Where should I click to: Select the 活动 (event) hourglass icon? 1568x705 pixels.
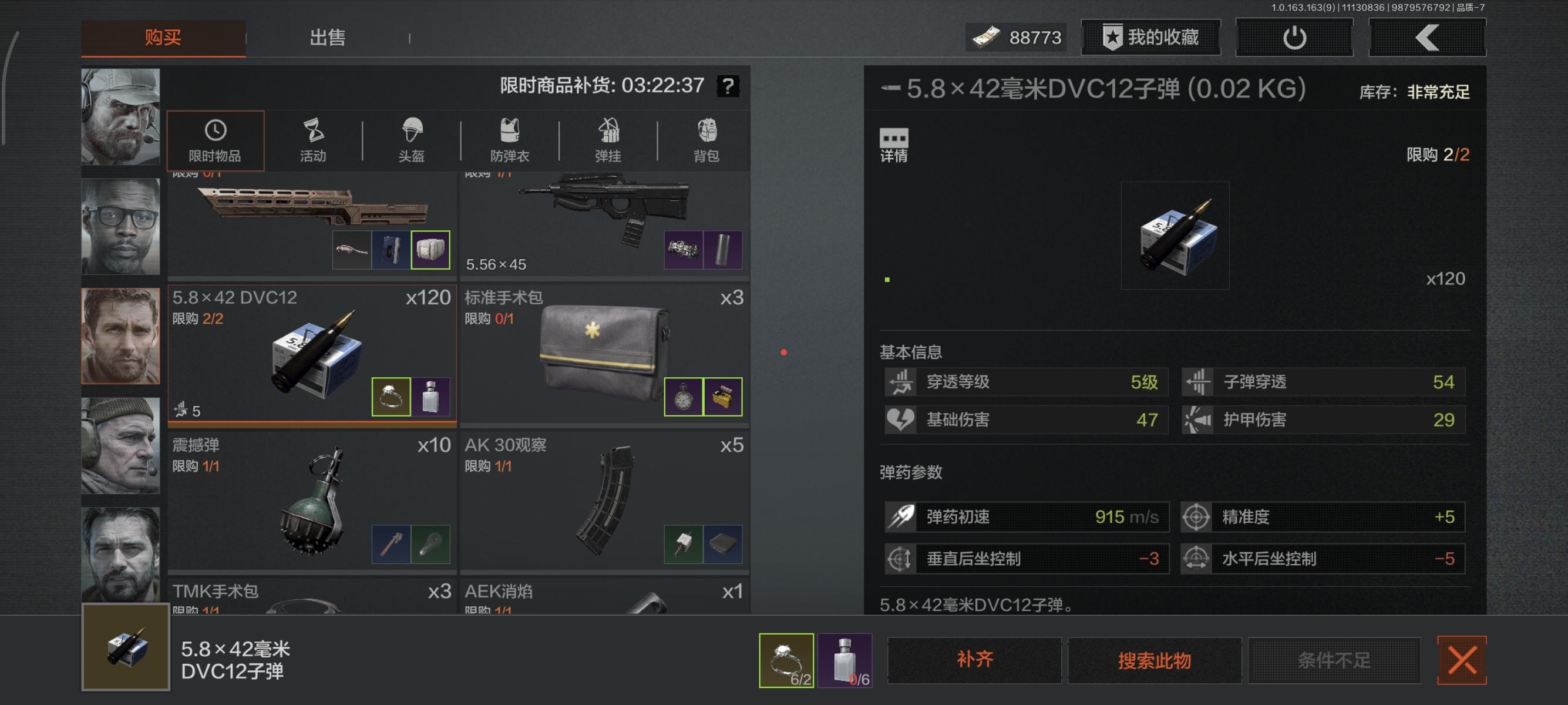click(312, 140)
